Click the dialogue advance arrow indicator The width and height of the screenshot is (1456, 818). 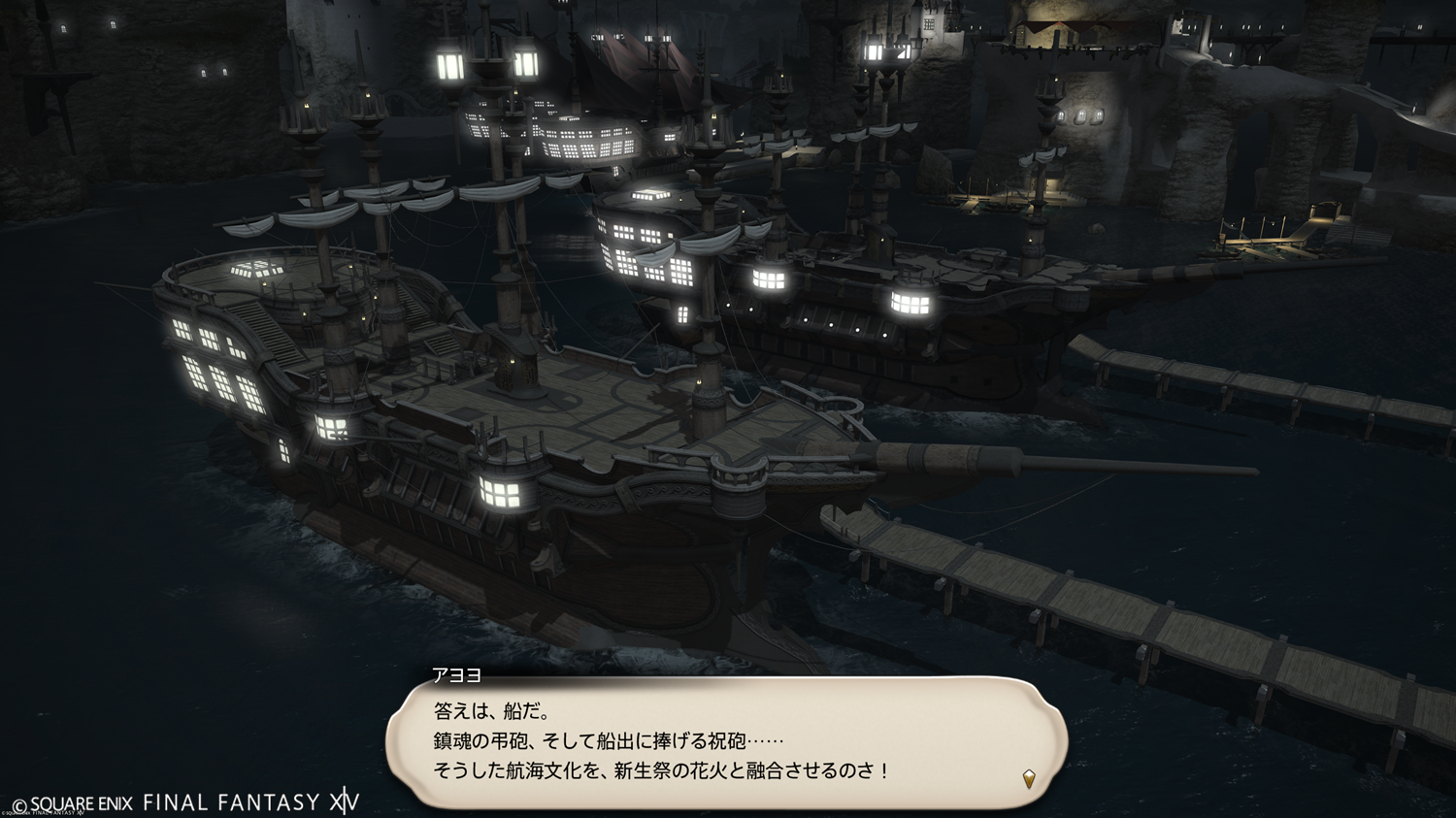point(1029,778)
